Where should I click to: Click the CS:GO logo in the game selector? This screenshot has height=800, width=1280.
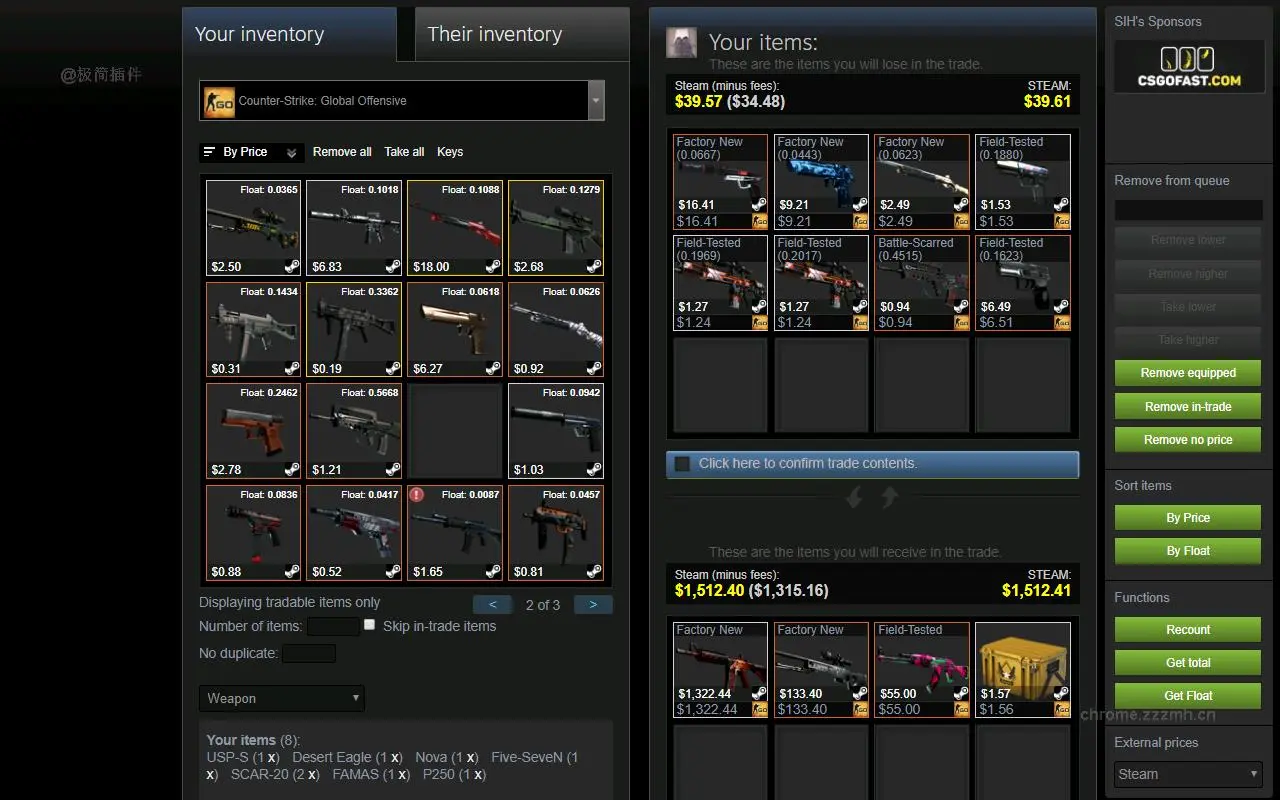click(219, 101)
